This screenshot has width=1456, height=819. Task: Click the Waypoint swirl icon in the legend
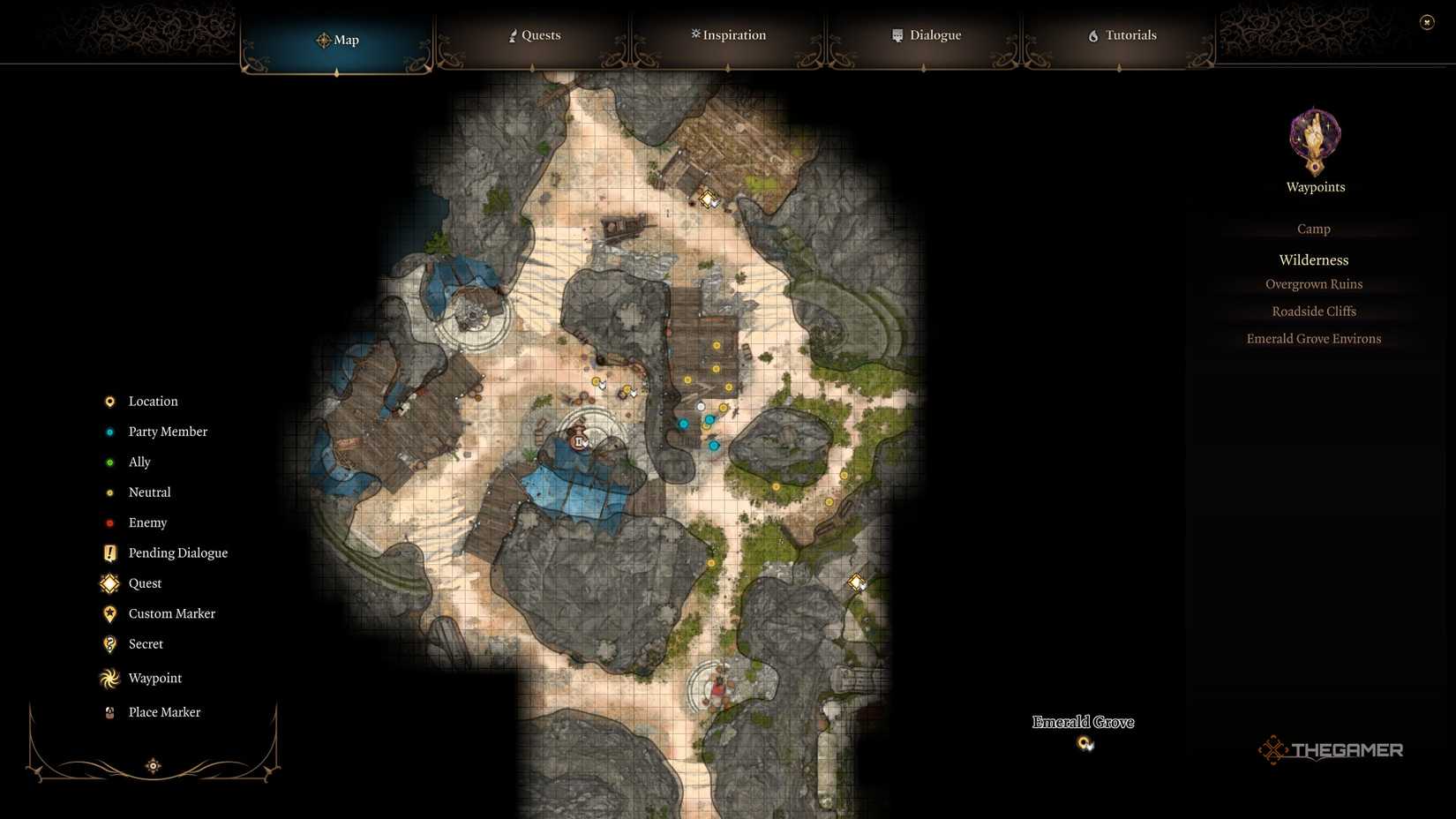109,678
